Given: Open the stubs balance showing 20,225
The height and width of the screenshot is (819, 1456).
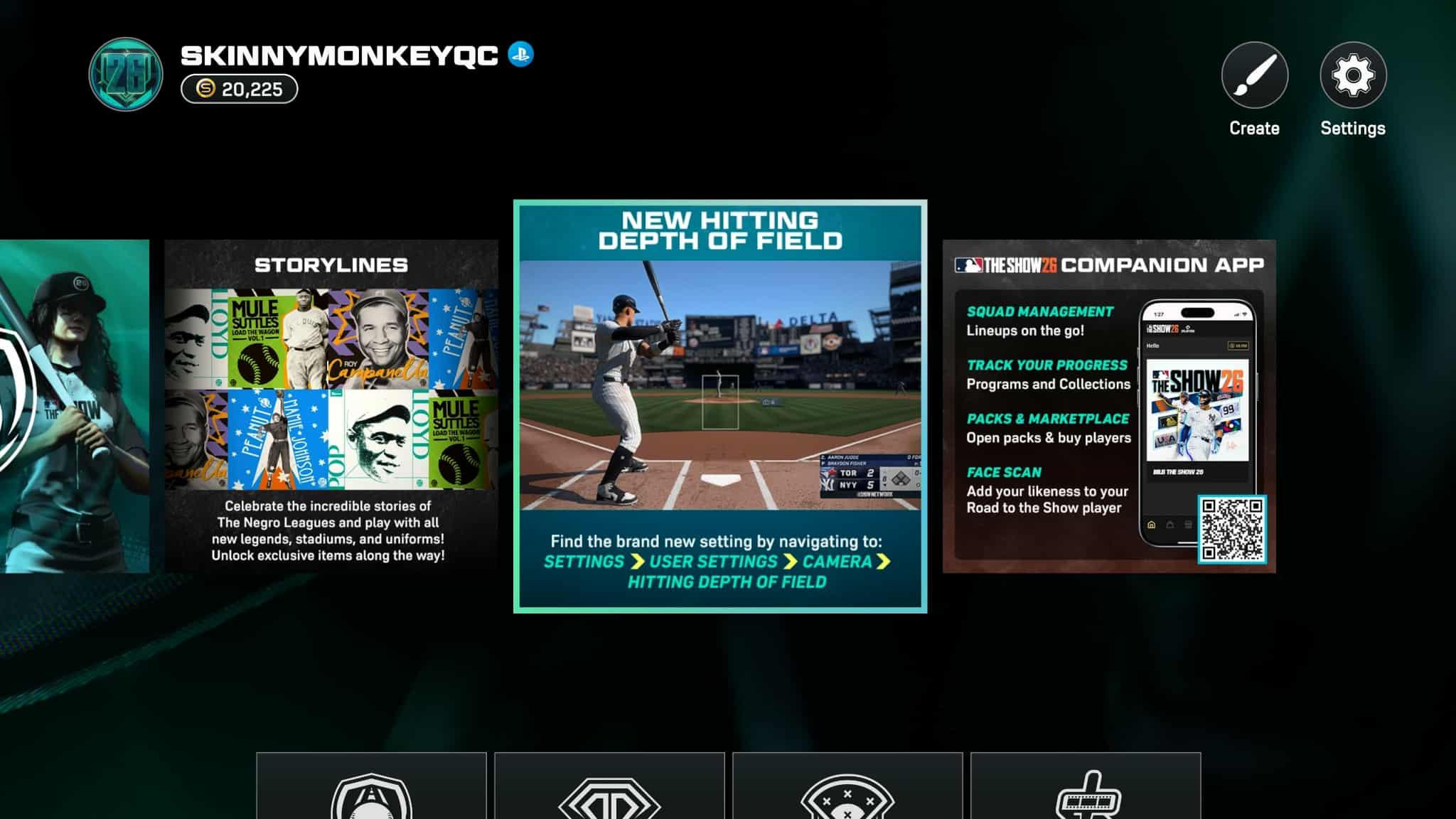Looking at the screenshot, I should coord(240,89).
